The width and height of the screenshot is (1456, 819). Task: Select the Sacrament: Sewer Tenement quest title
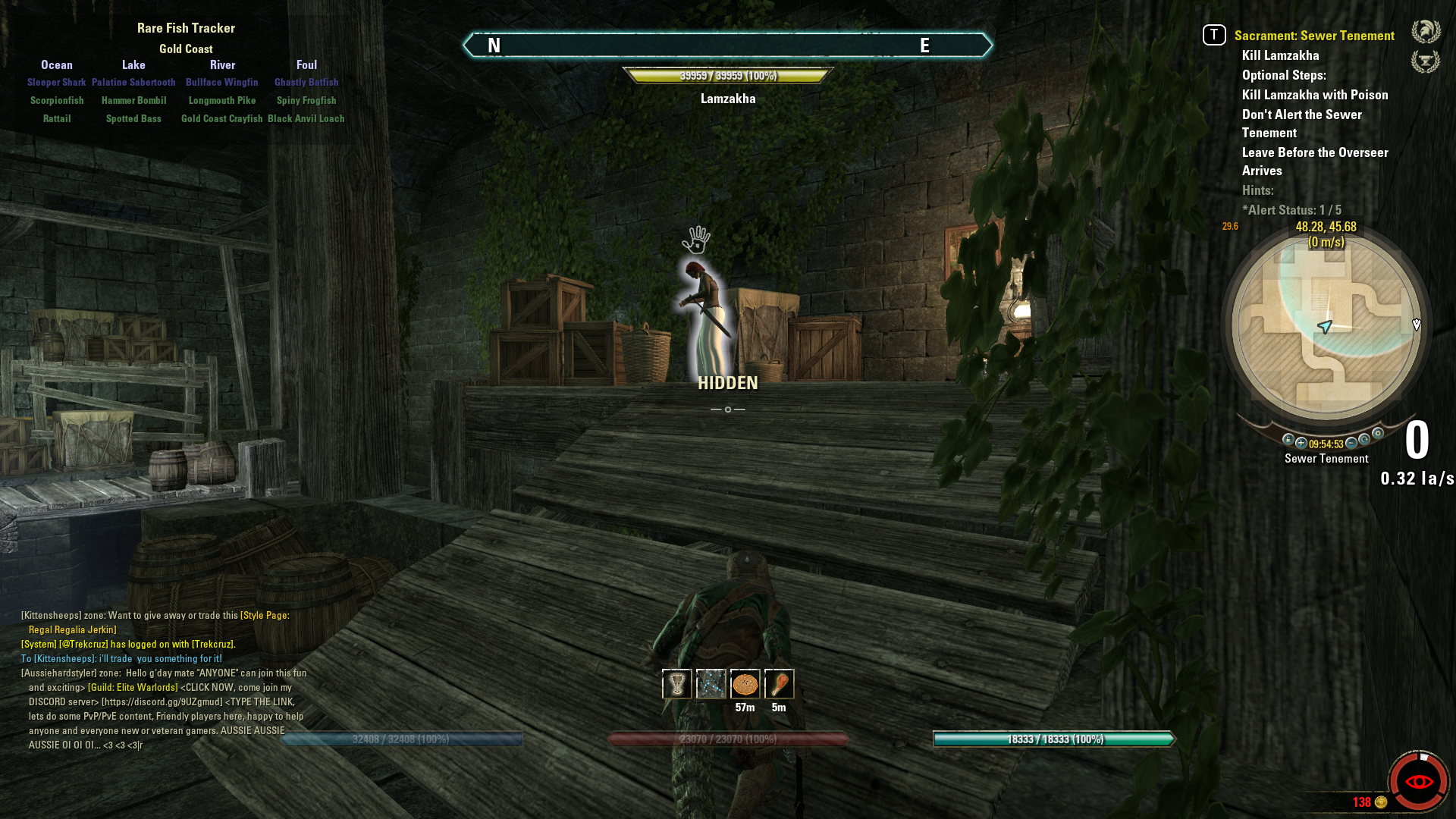point(1313,36)
